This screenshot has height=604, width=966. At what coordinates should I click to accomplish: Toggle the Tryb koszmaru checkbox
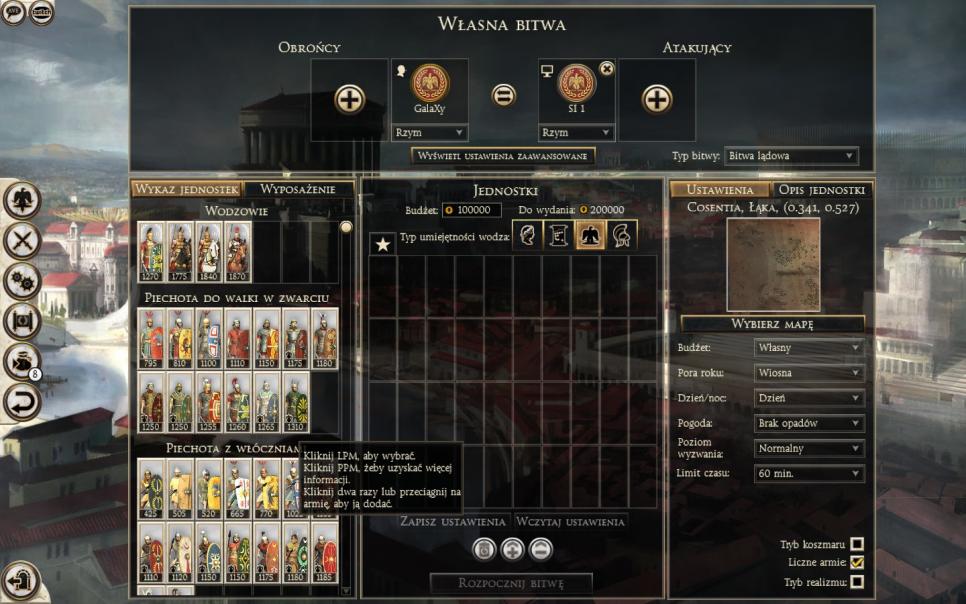click(856, 545)
